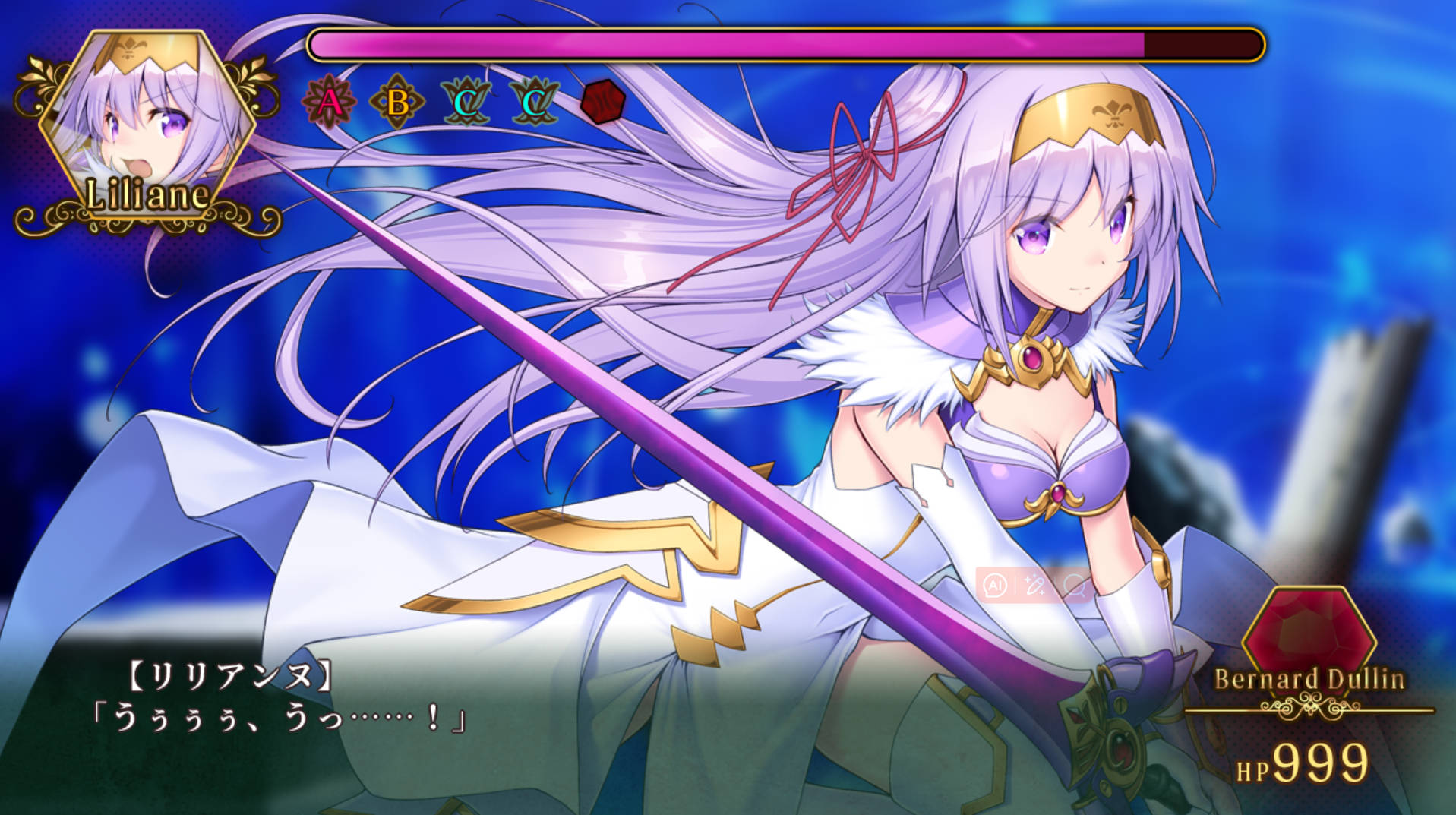
Task: Select the pink A flower emblem
Action: click(x=329, y=101)
